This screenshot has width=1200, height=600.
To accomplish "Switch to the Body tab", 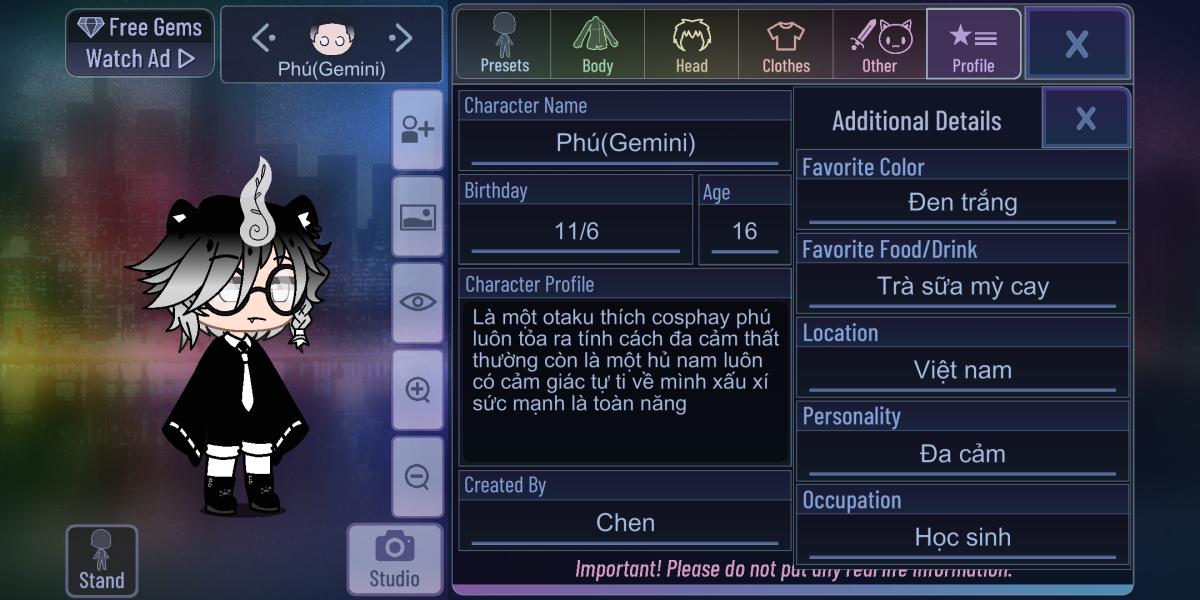I will [597, 45].
